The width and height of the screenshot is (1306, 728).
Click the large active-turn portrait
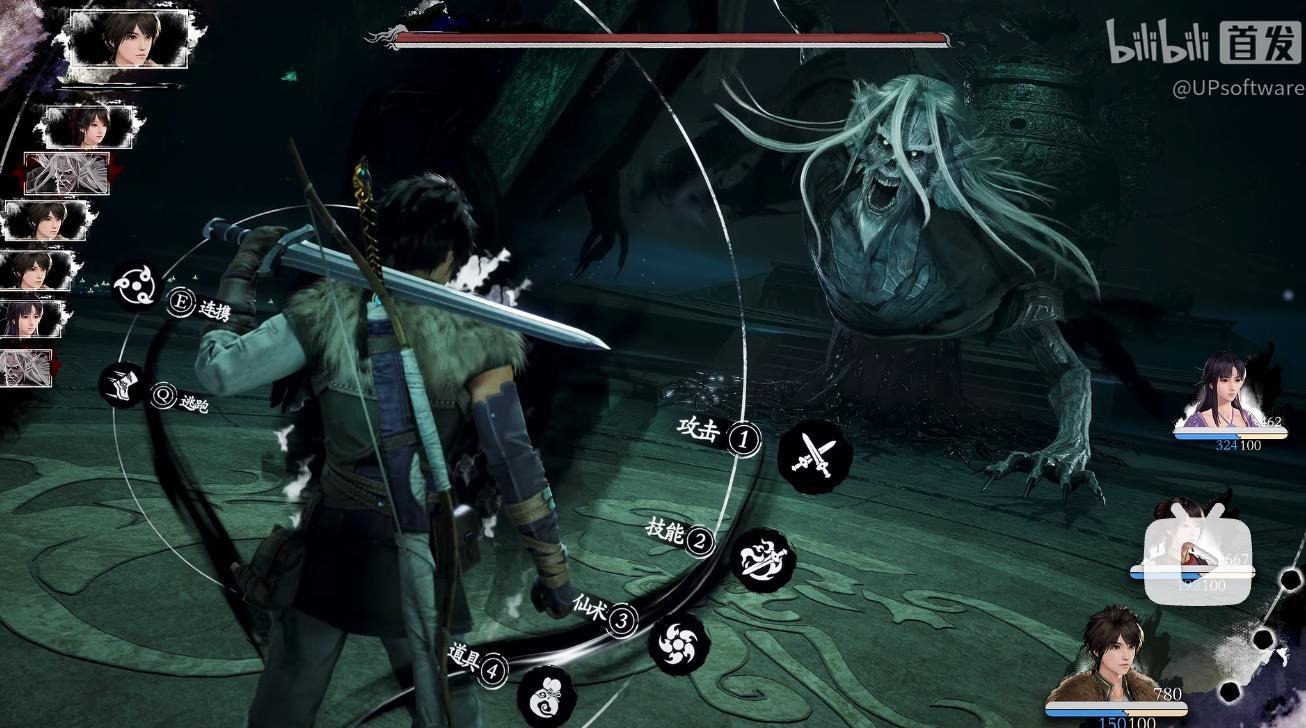click(x=129, y=38)
